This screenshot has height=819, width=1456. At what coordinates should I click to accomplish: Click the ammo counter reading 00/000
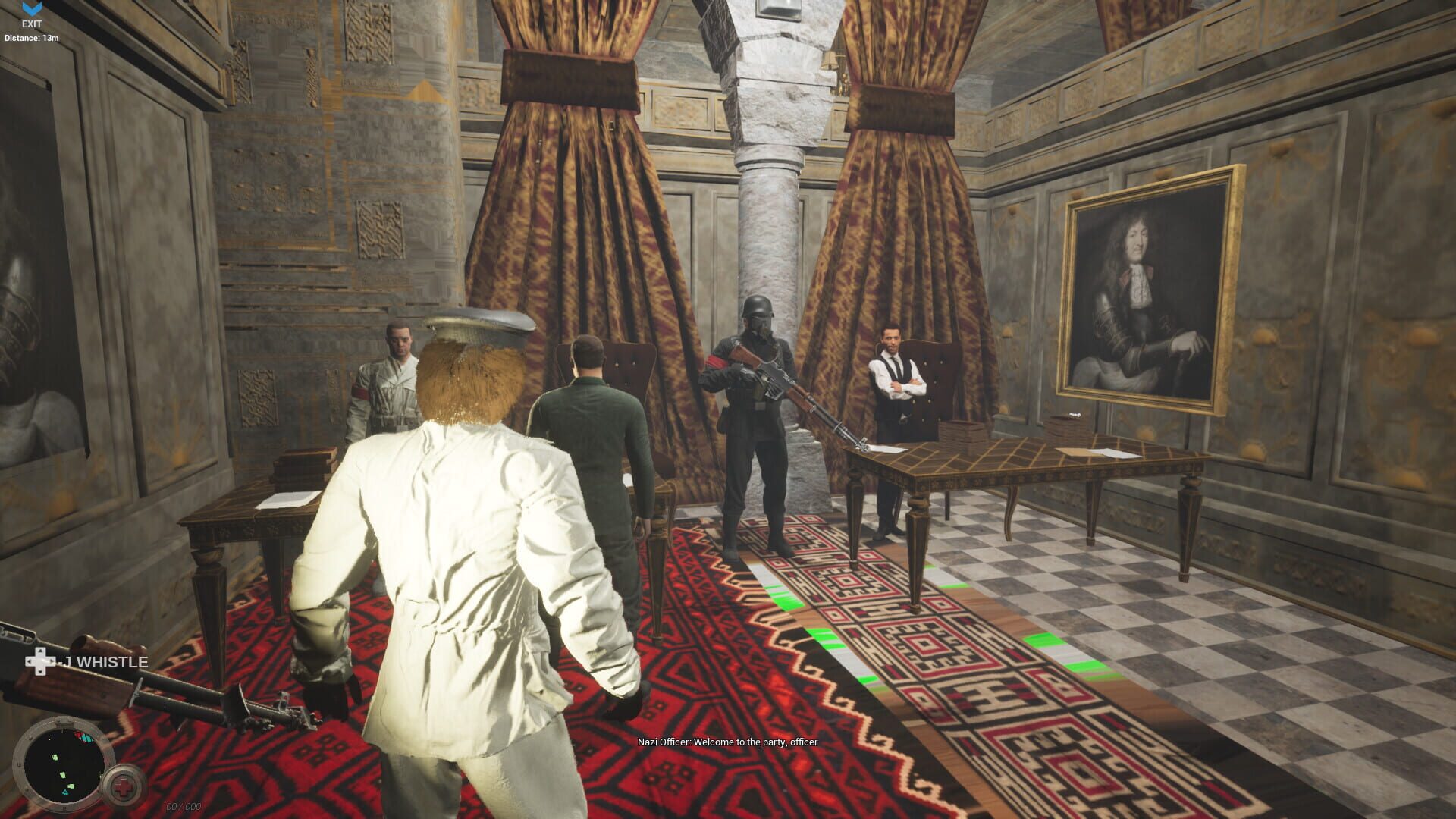tap(182, 805)
